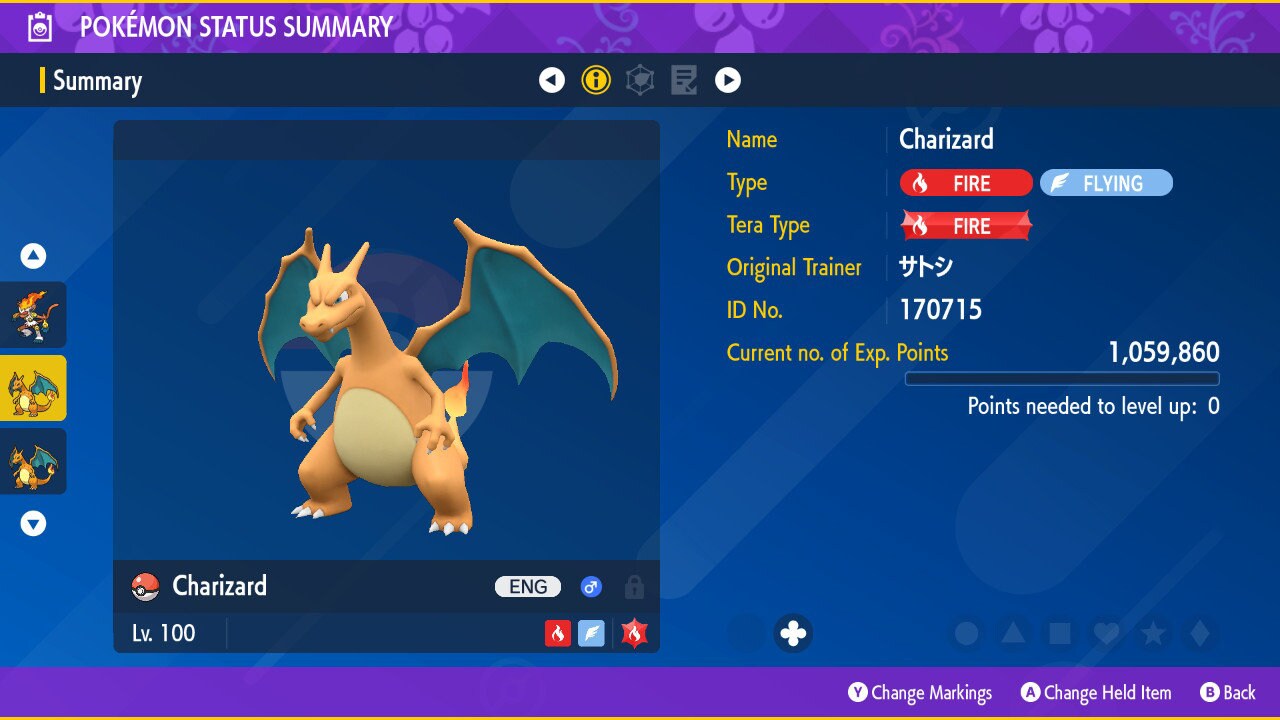Toggle the diamond marking
The image size is (1280, 720).
(x=1199, y=633)
